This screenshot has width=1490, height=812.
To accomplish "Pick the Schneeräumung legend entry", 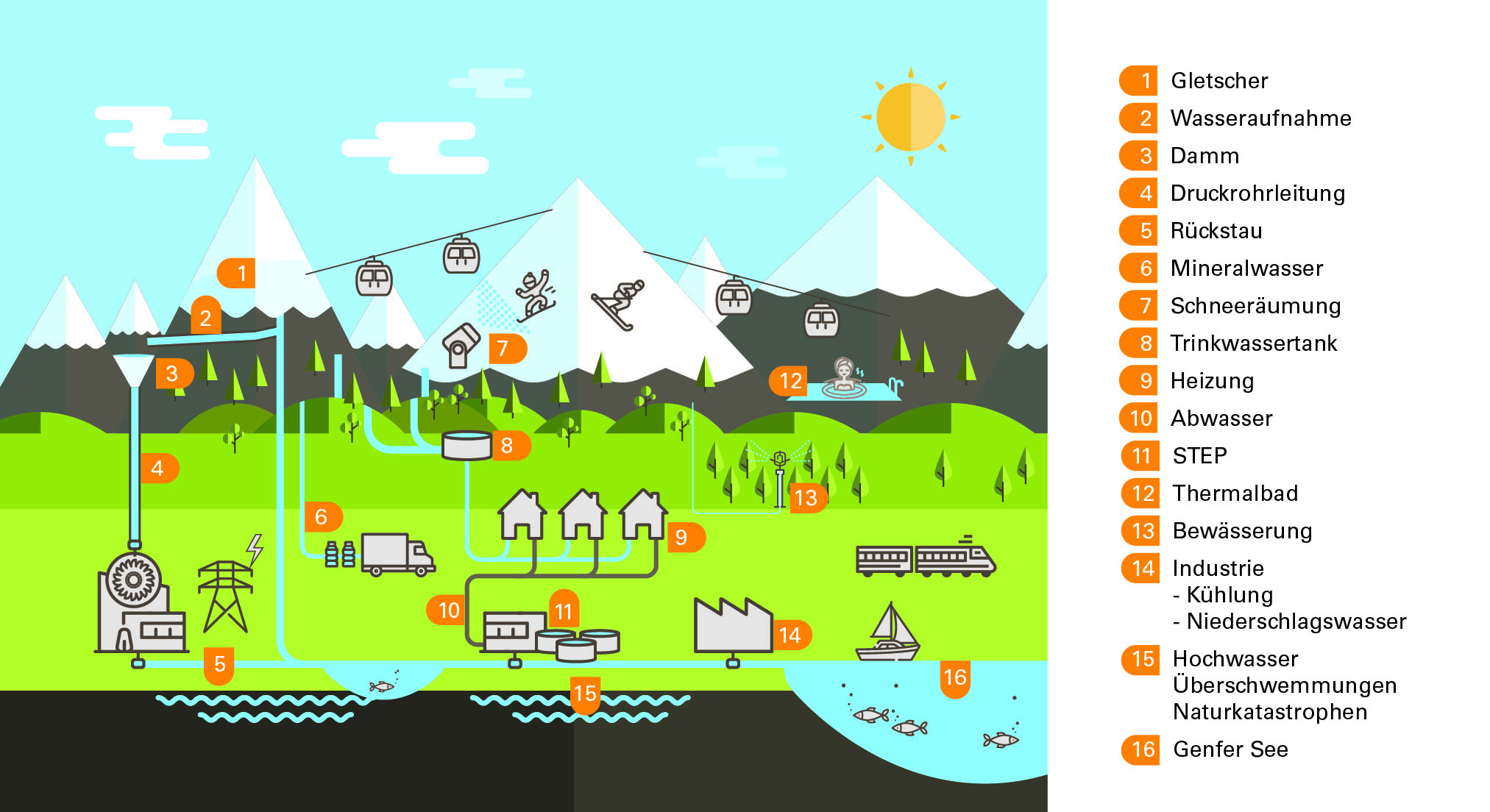I will [x=1255, y=306].
